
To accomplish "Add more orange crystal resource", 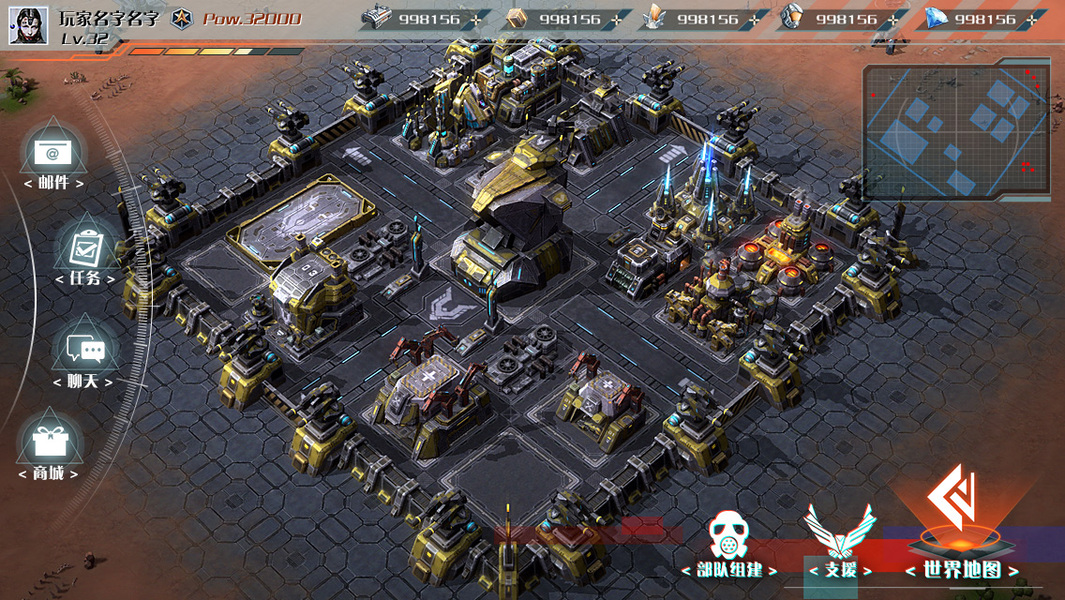I will pos(754,19).
